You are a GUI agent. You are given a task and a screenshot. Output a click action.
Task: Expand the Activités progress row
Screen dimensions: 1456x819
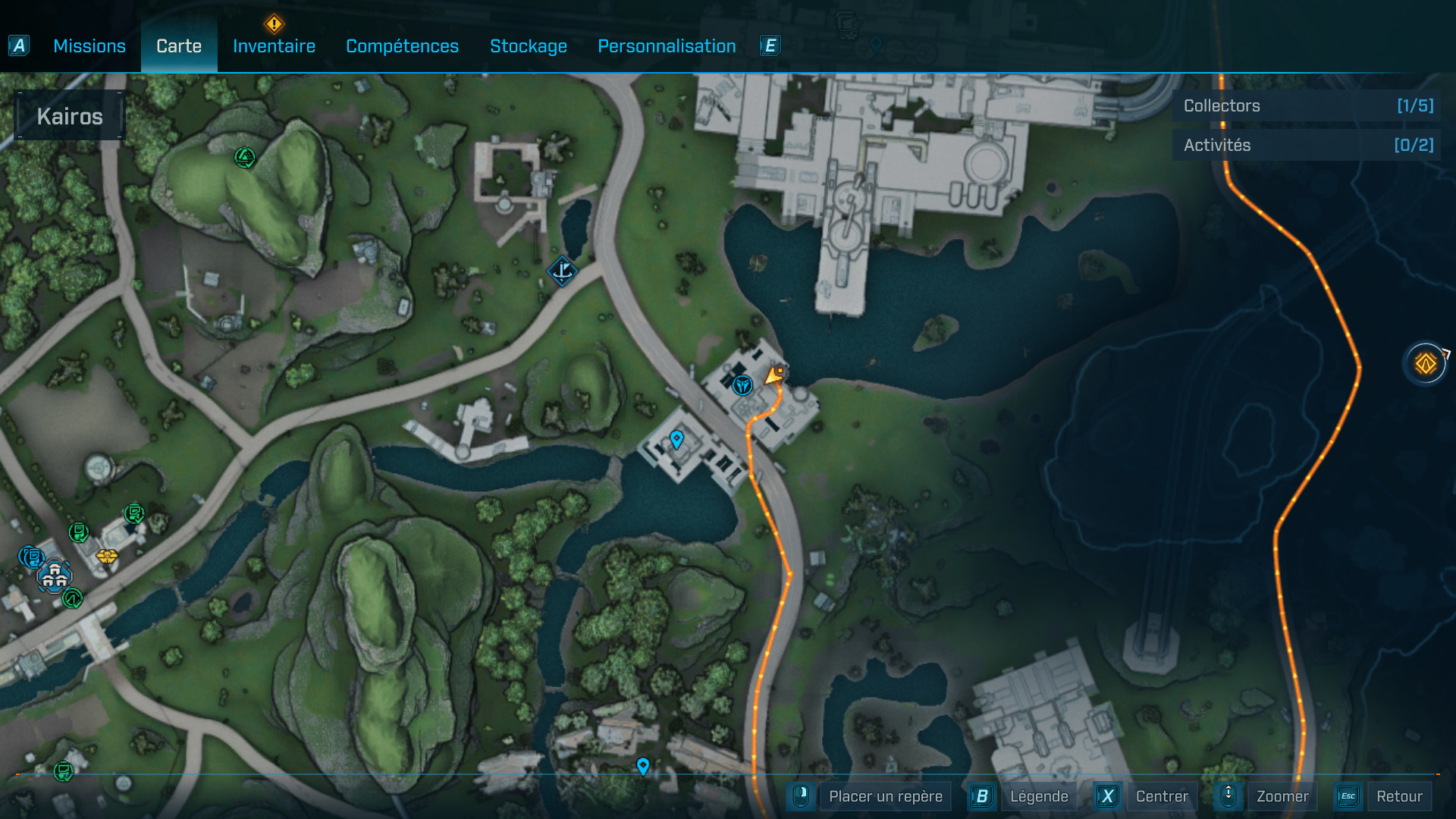[1307, 145]
